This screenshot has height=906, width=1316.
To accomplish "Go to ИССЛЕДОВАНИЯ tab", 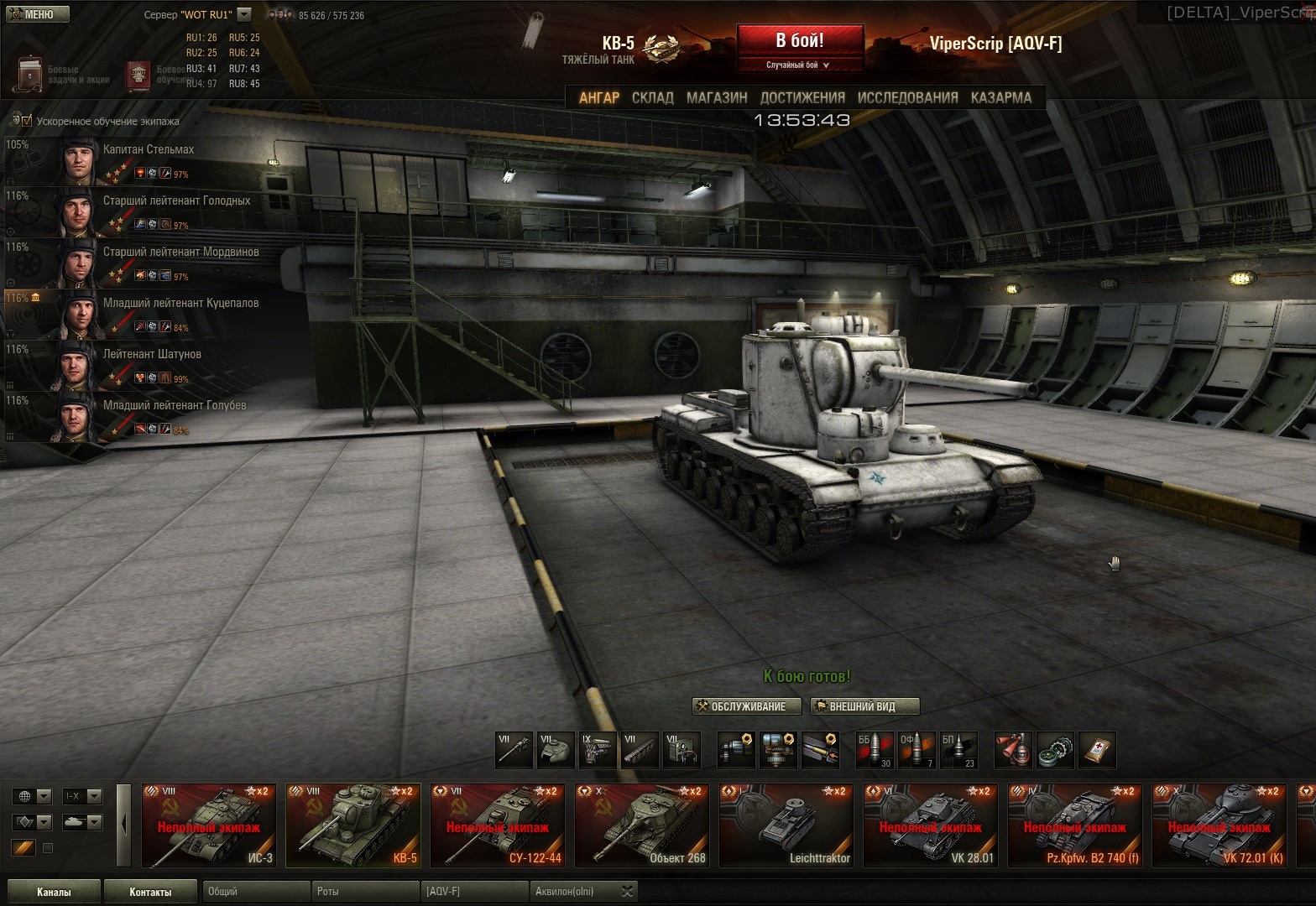I will point(907,98).
